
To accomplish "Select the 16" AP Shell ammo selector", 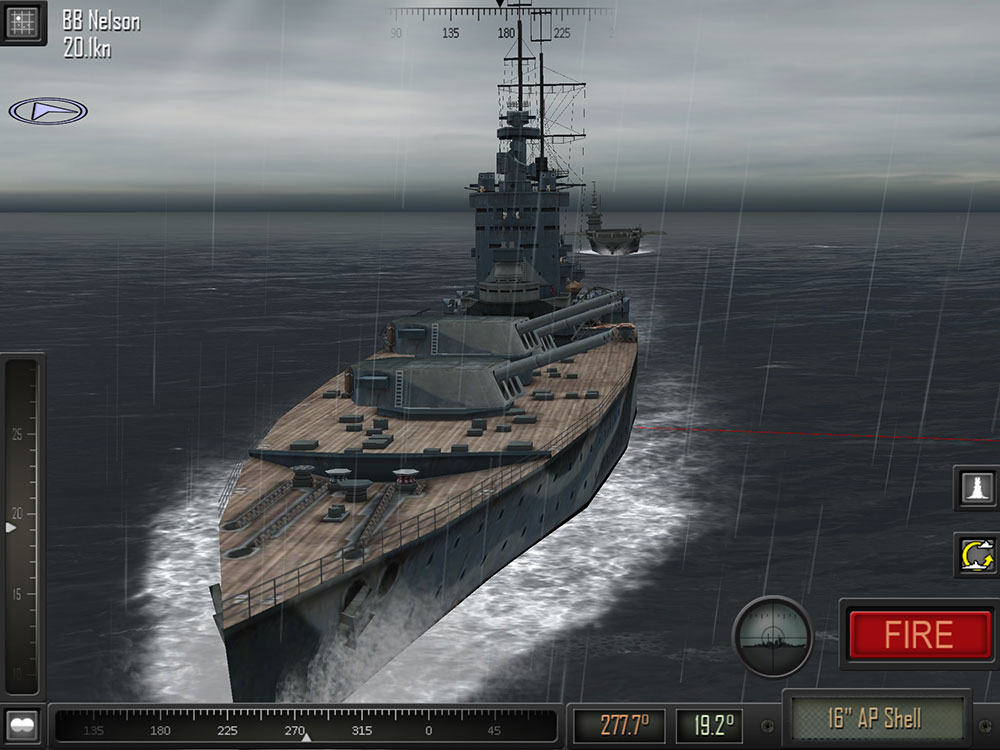I will tap(874, 718).
